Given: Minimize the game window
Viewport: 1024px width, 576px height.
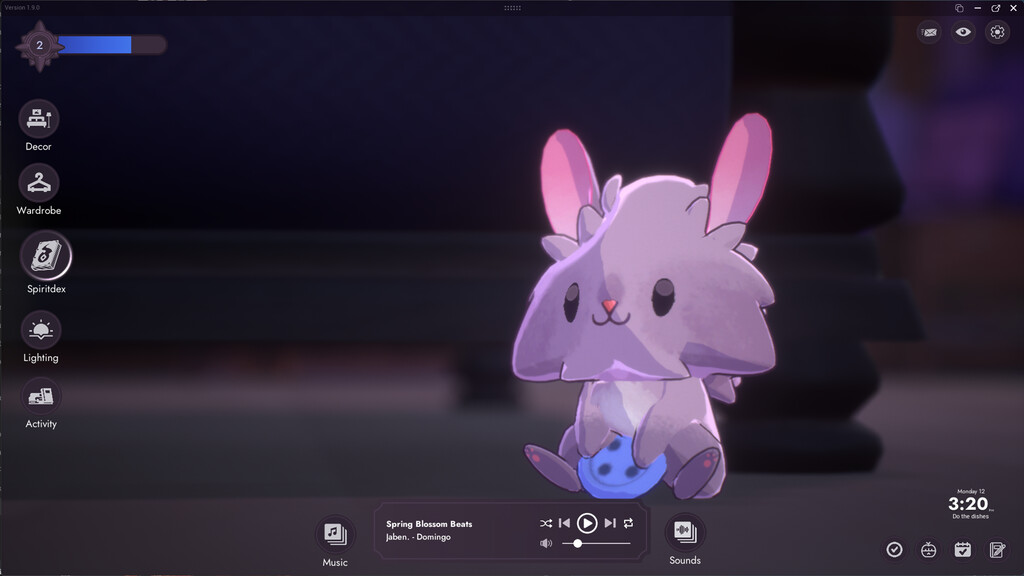Looking at the screenshot, I should (977, 8).
